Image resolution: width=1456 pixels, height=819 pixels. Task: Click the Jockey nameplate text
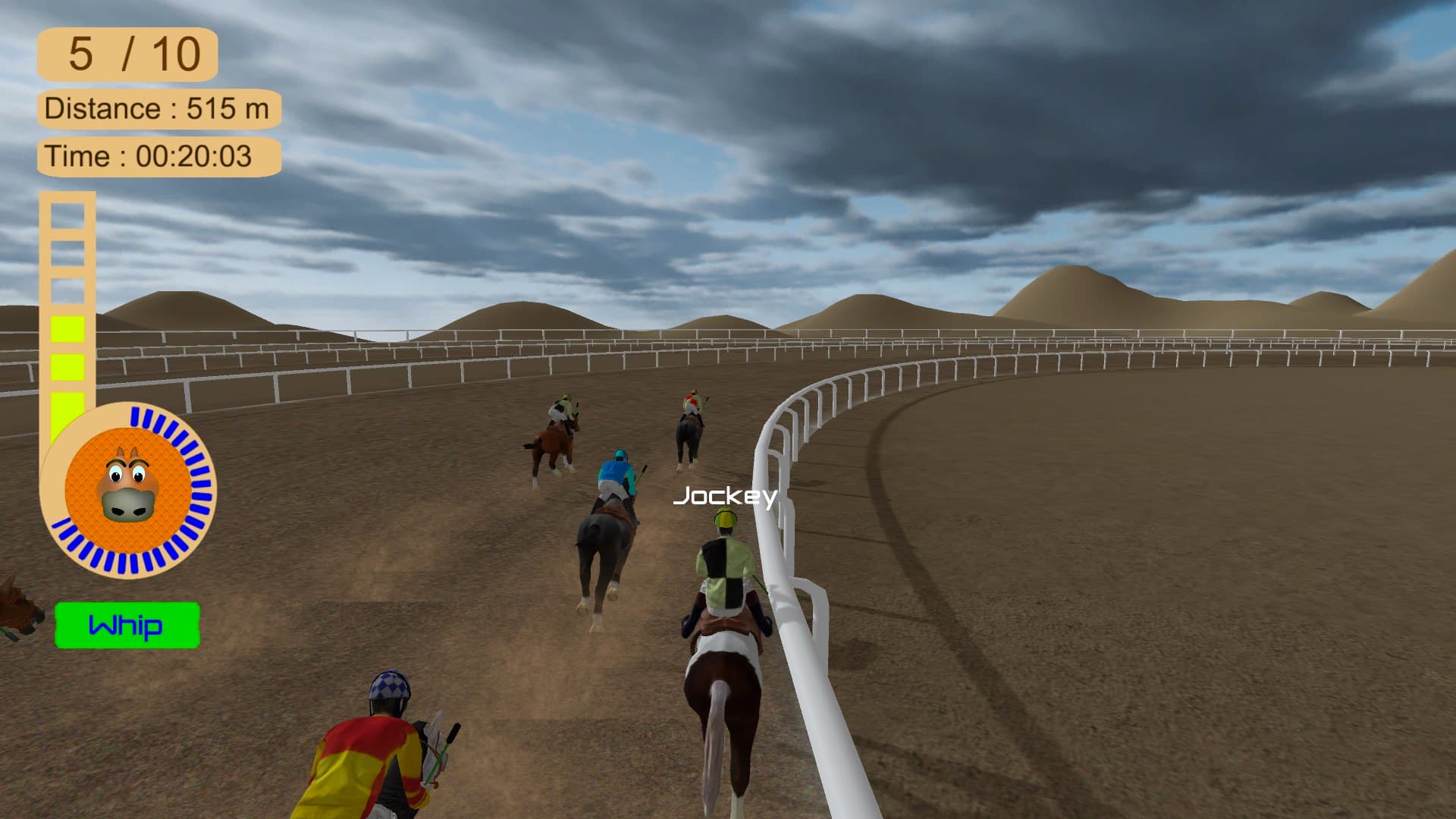click(x=726, y=497)
